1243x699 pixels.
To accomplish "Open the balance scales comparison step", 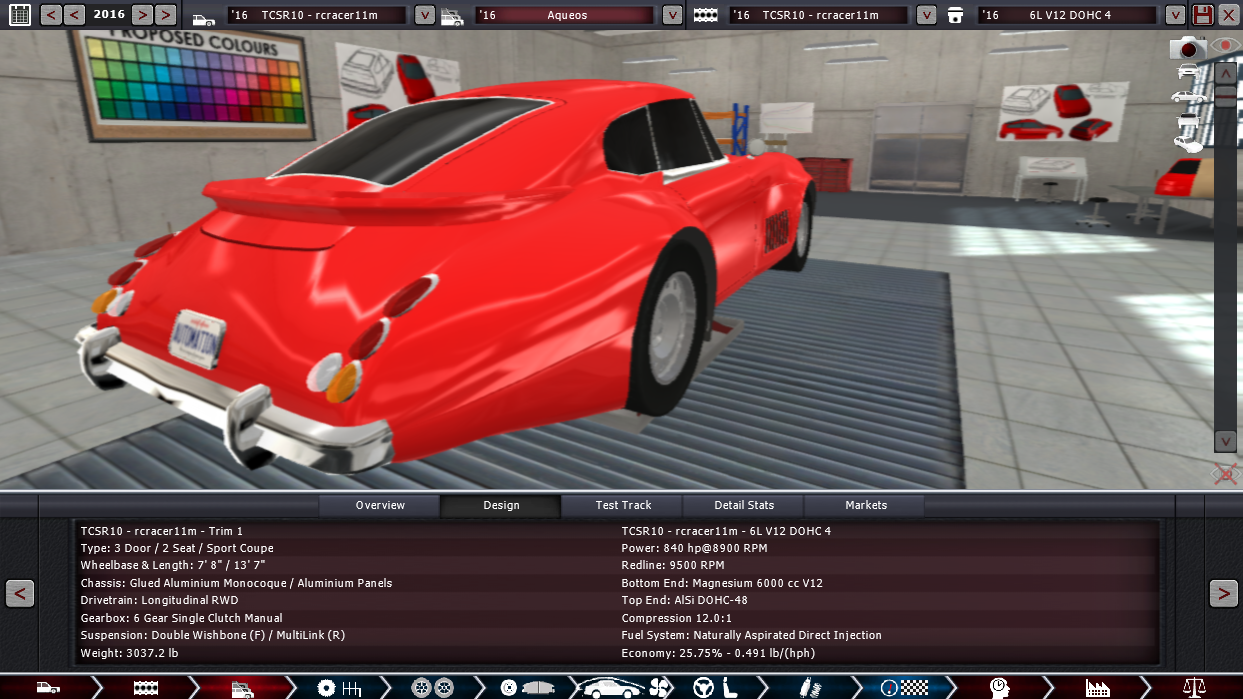I will pos(1194,687).
